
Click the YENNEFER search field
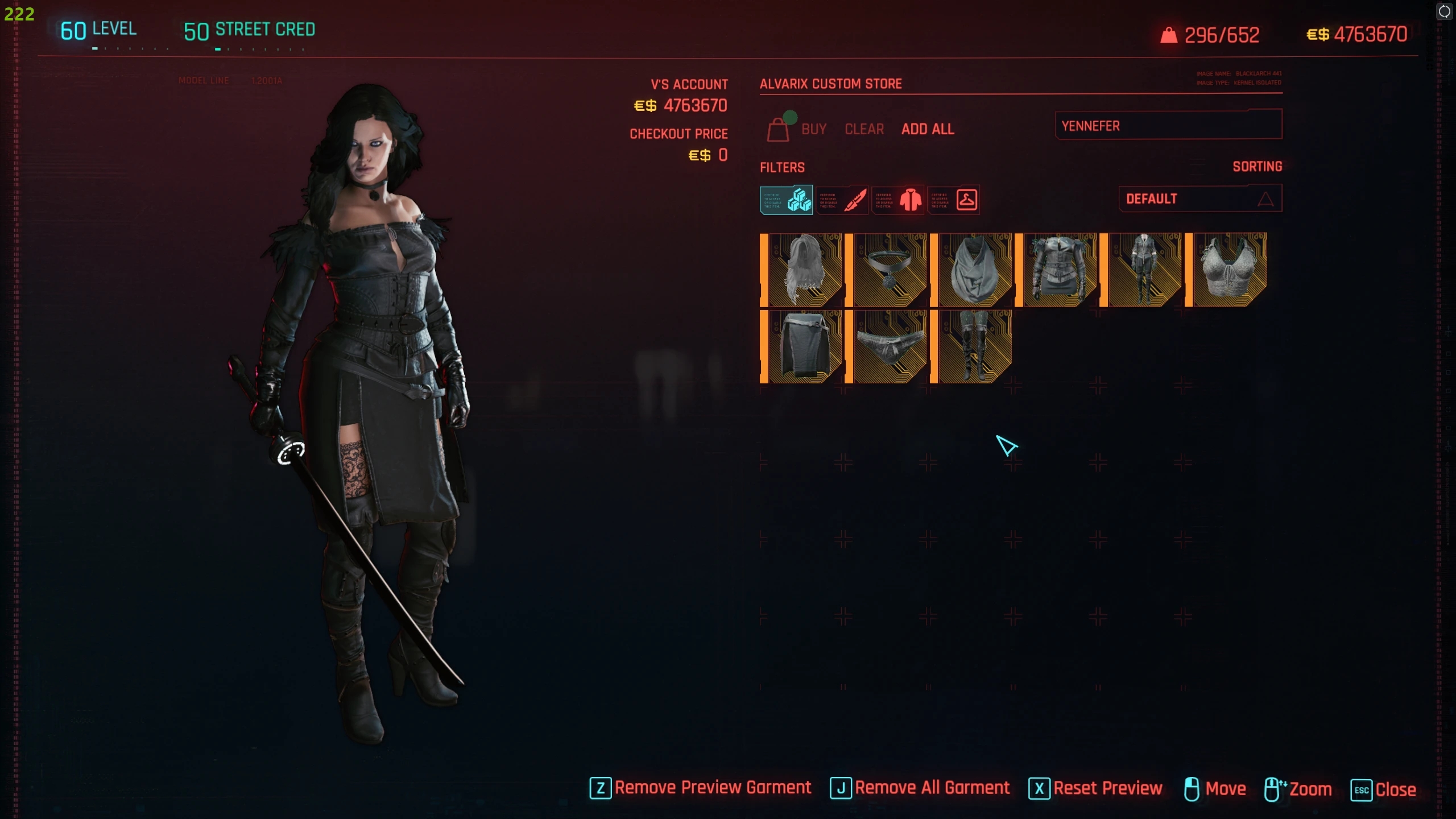coord(1168,125)
